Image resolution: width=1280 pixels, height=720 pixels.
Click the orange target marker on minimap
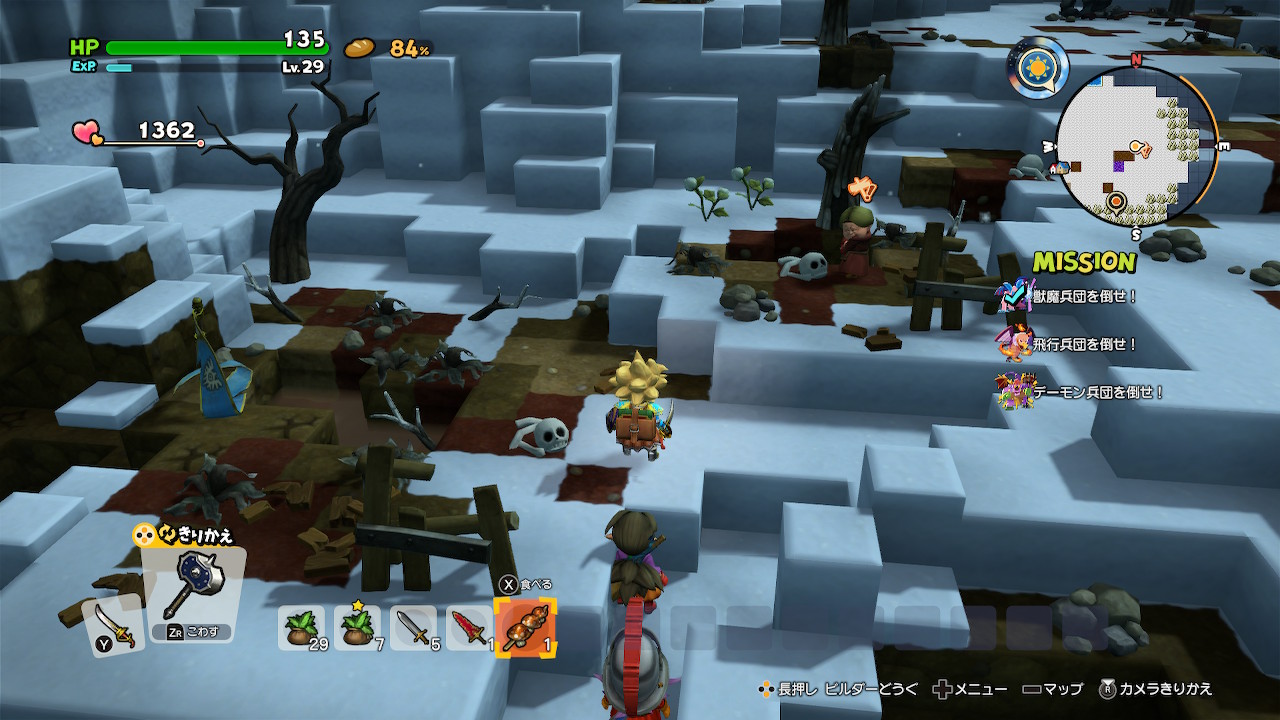pos(1116,201)
